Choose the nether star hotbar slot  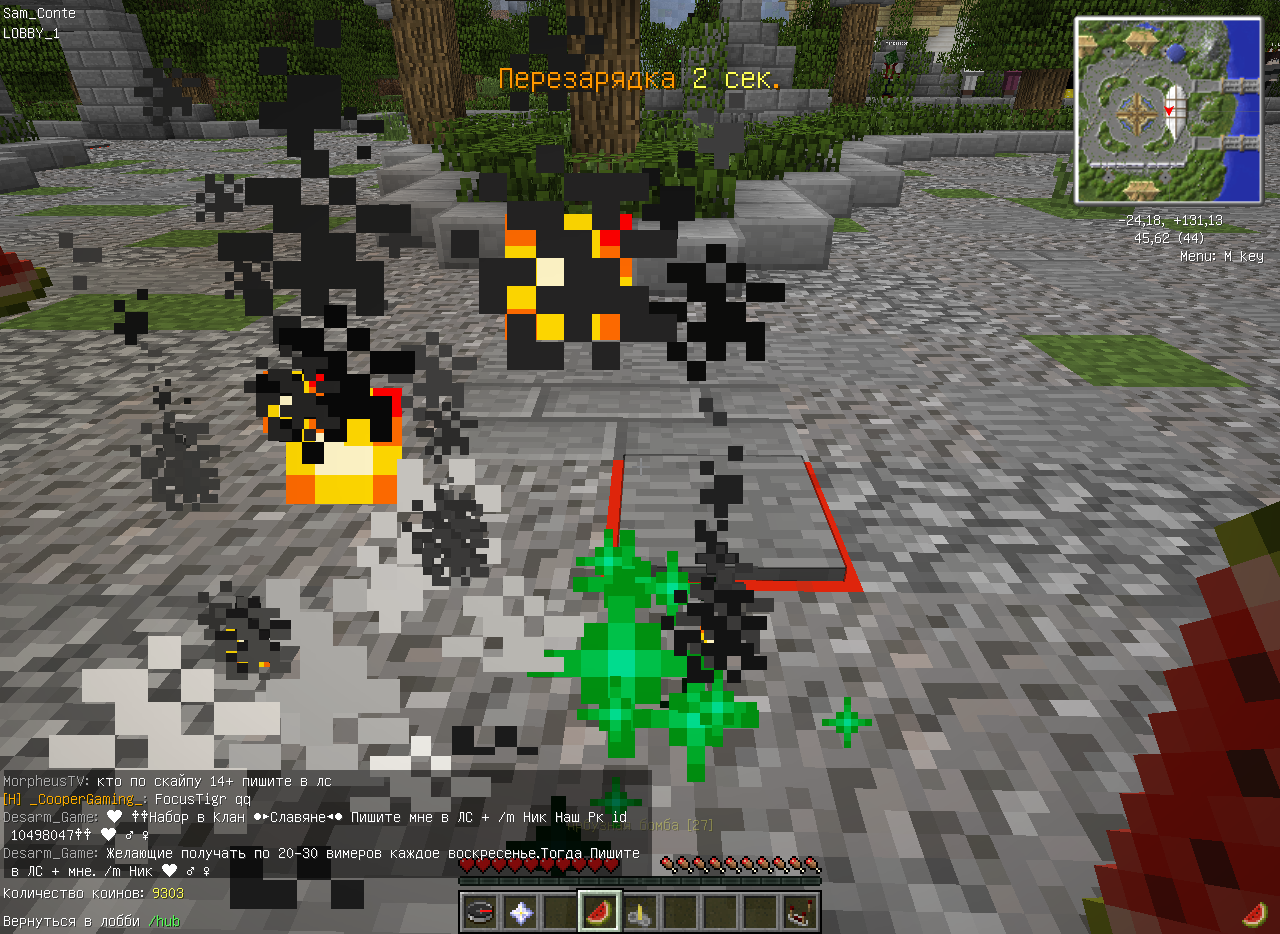coord(520,911)
